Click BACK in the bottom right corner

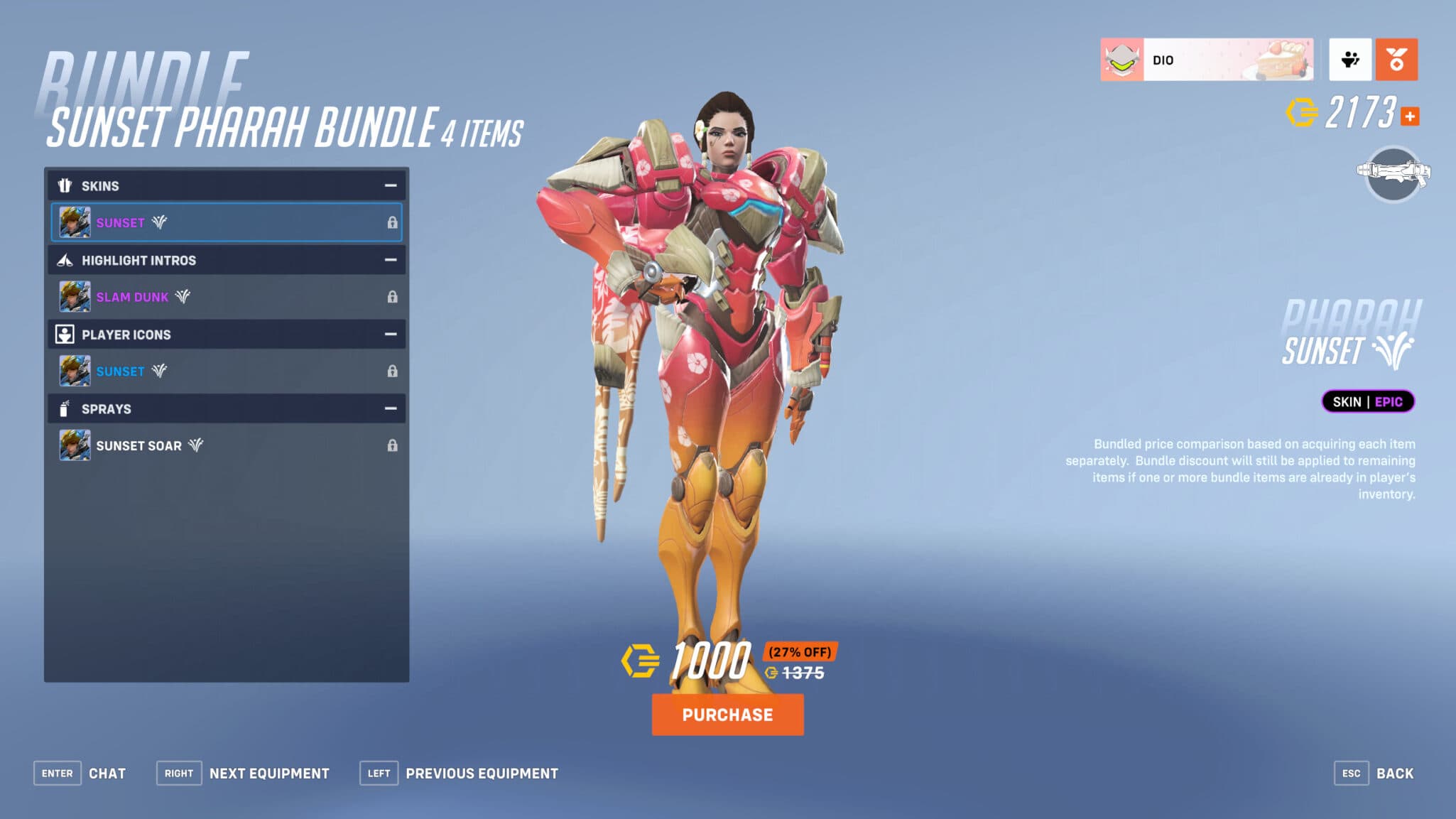pos(1395,773)
